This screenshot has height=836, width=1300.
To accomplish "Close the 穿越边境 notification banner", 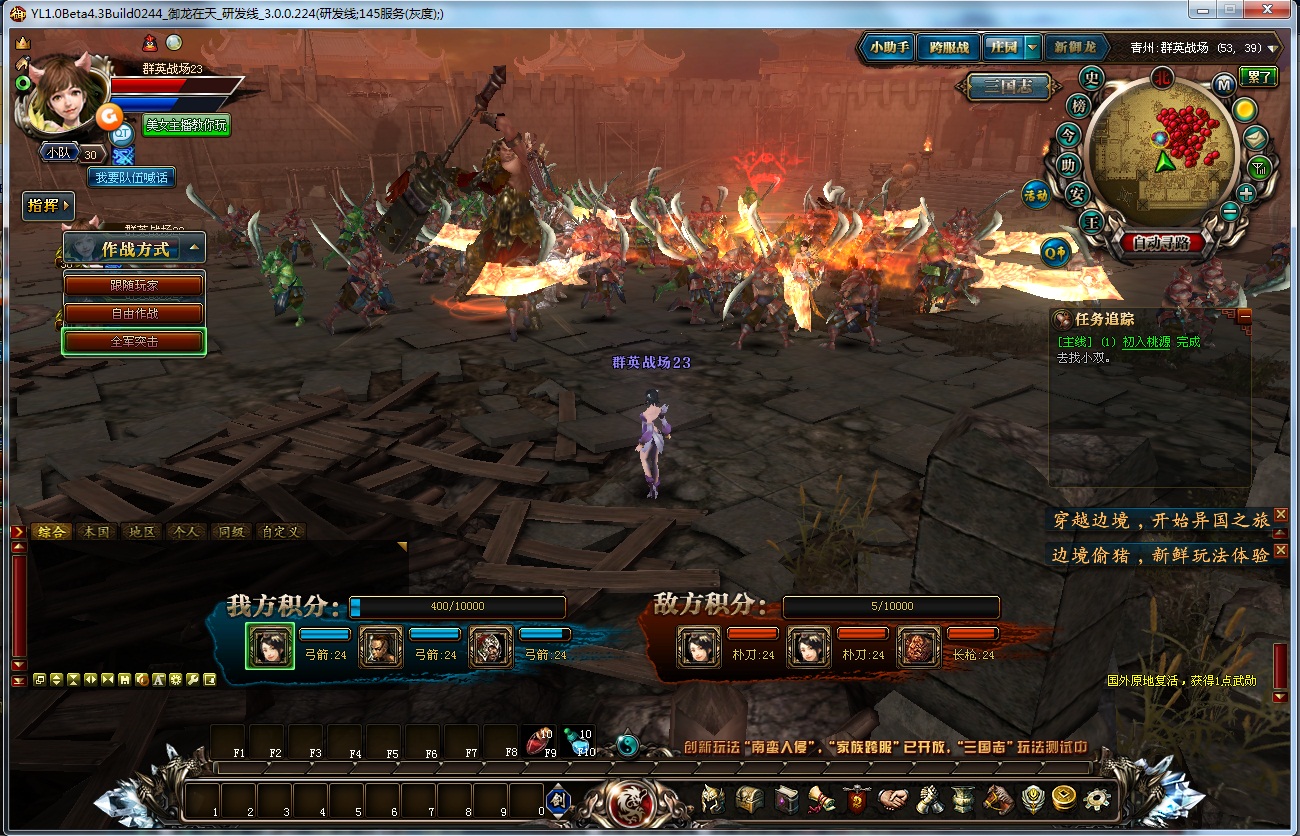I will 1281,514.
